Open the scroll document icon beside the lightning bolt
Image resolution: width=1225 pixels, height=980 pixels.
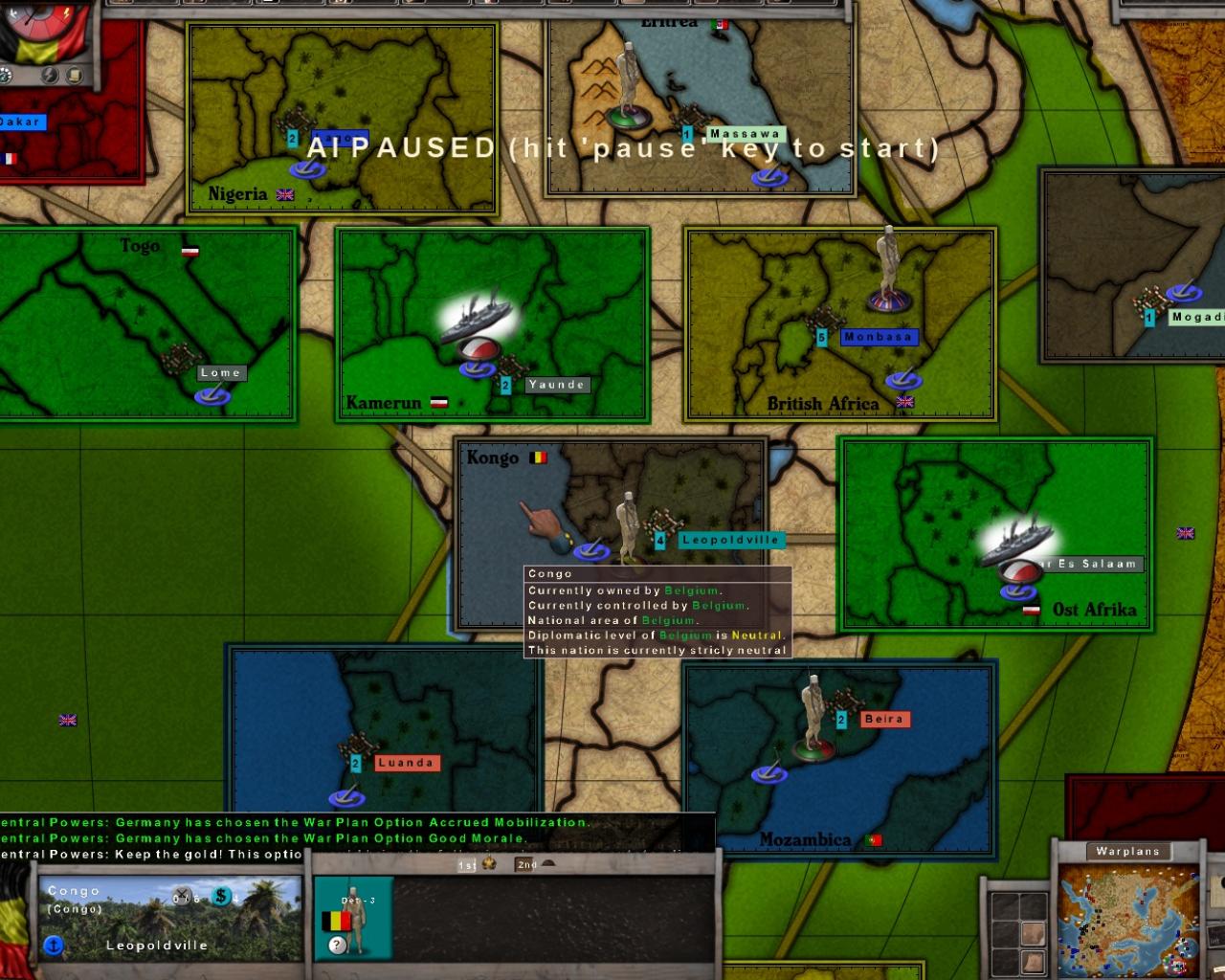75,75
